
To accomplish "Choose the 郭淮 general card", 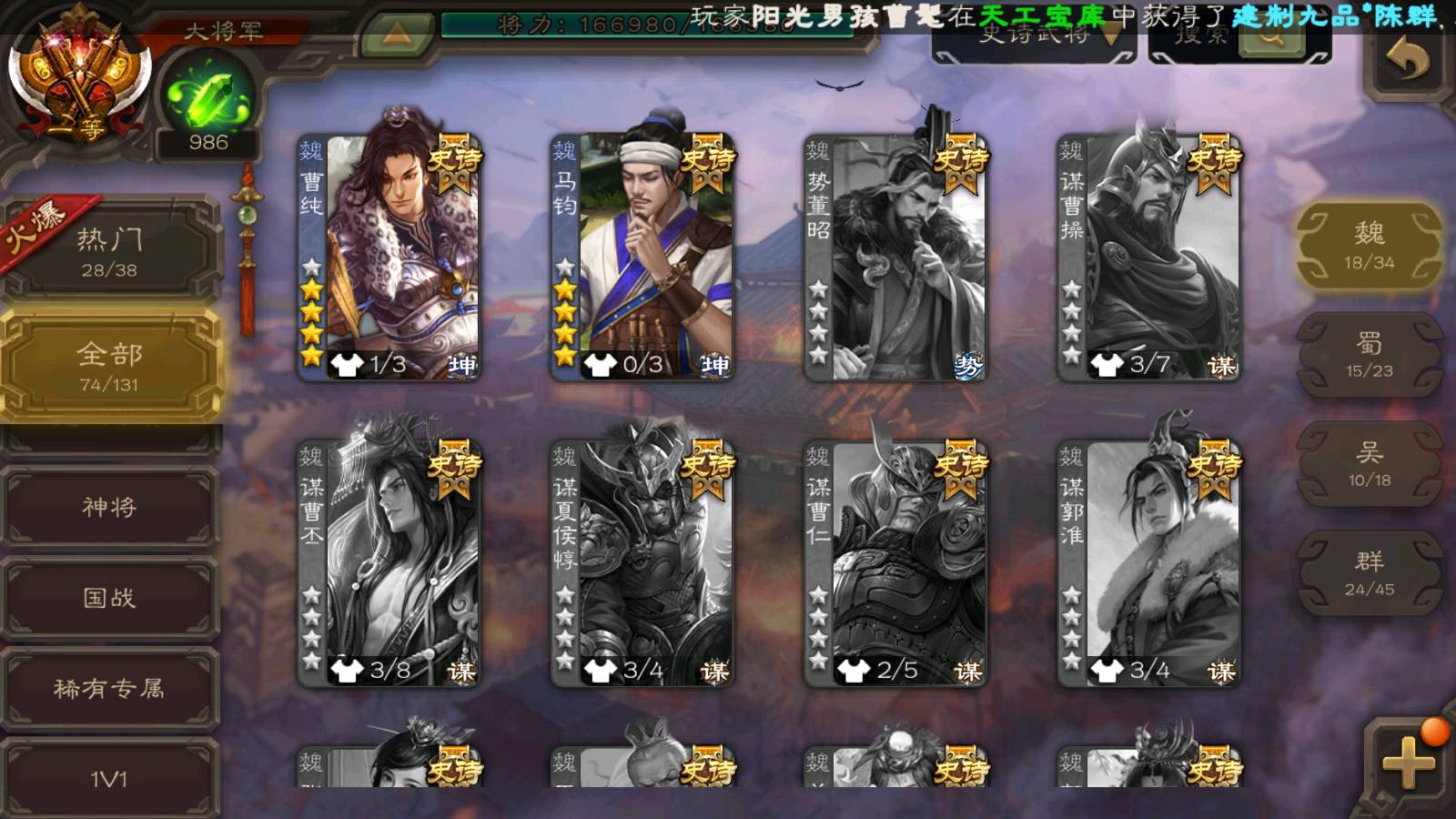I will [x=1148, y=562].
